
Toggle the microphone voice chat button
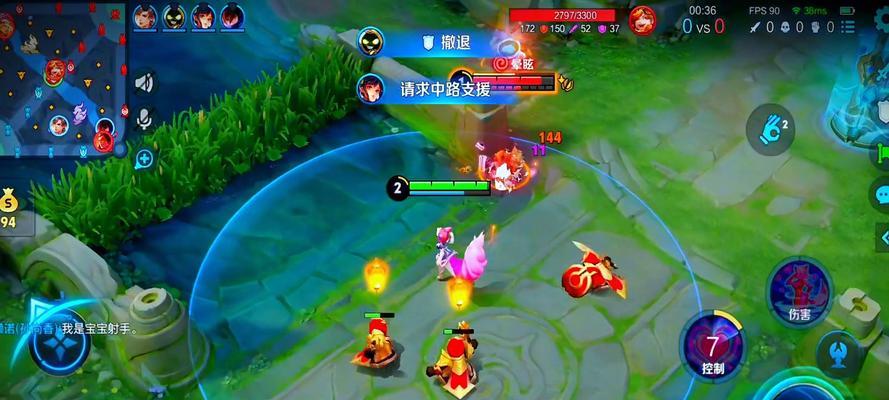tap(145, 120)
